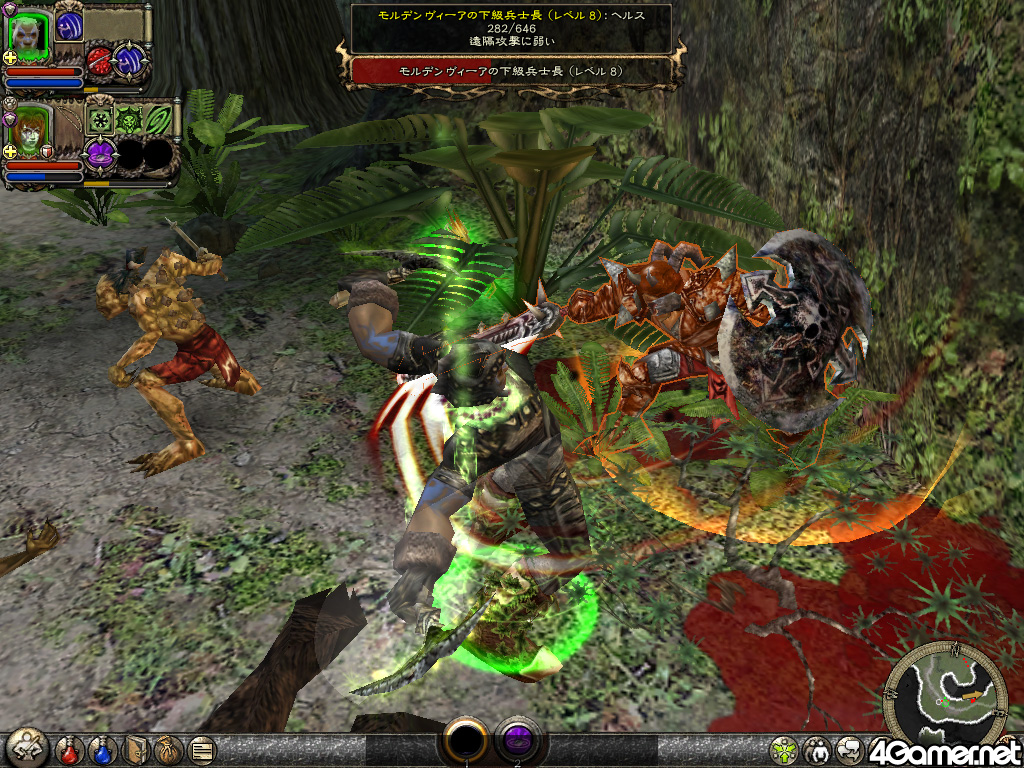This screenshot has height=768, width=1024.
Task: Activate the purple orb at bottom center
Action: point(517,742)
